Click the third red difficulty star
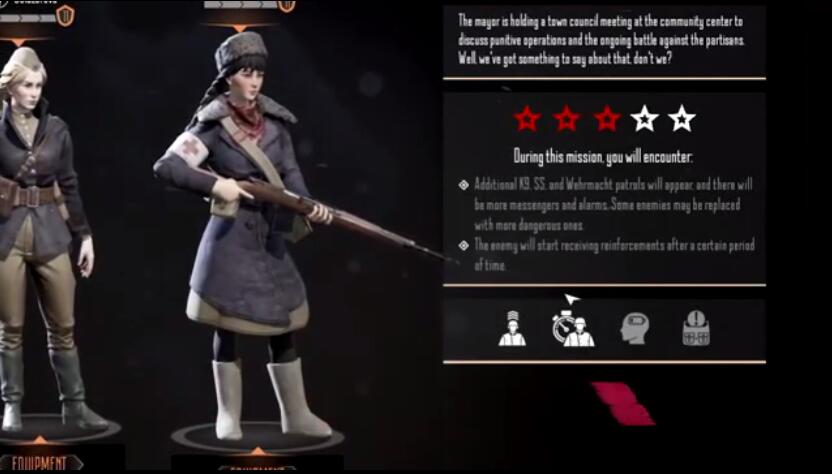Screen dimensions: 832x474 pos(606,119)
